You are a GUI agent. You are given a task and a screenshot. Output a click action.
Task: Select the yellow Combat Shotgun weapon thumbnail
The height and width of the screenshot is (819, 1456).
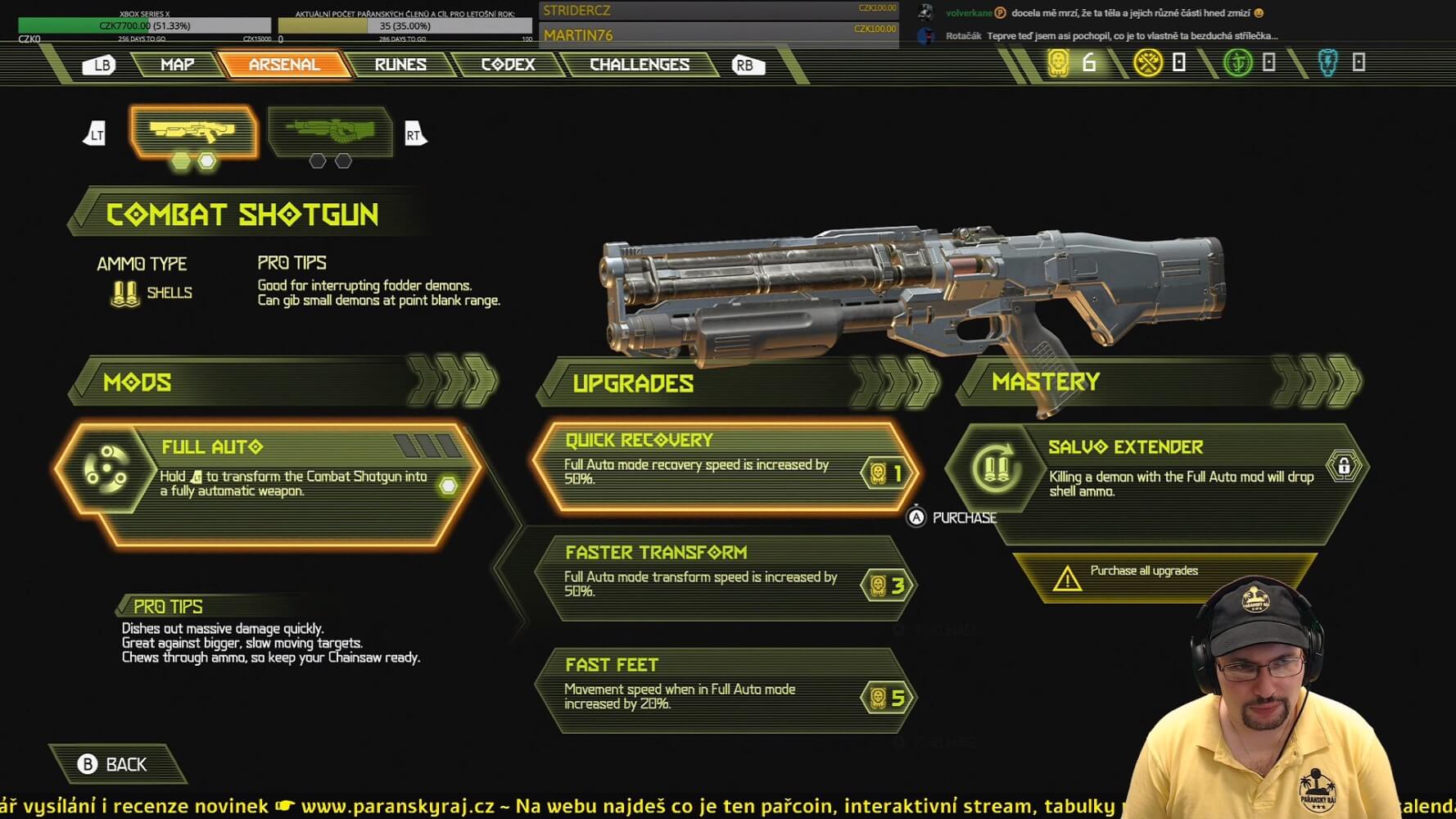pyautogui.click(x=193, y=131)
